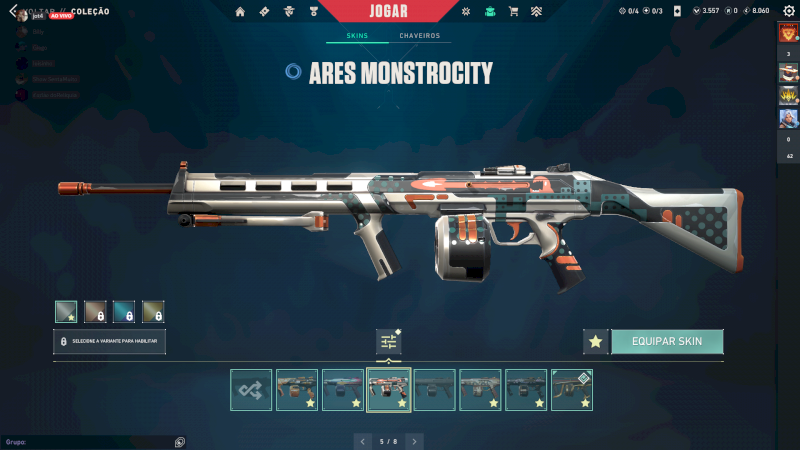
Task: Open the skin filter sliders button
Action: pos(388,342)
